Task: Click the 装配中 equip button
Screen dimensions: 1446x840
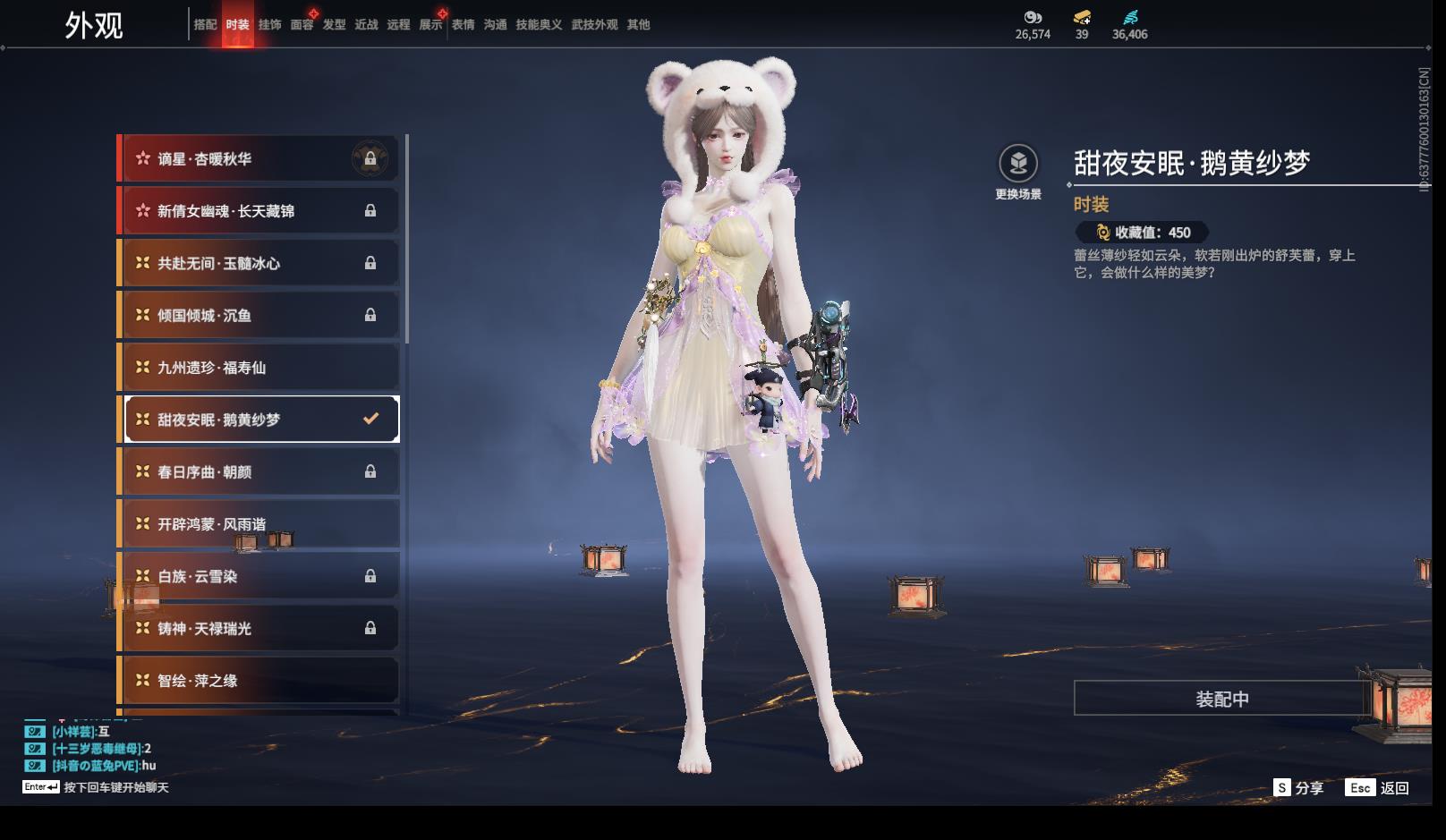Action: tap(1221, 699)
